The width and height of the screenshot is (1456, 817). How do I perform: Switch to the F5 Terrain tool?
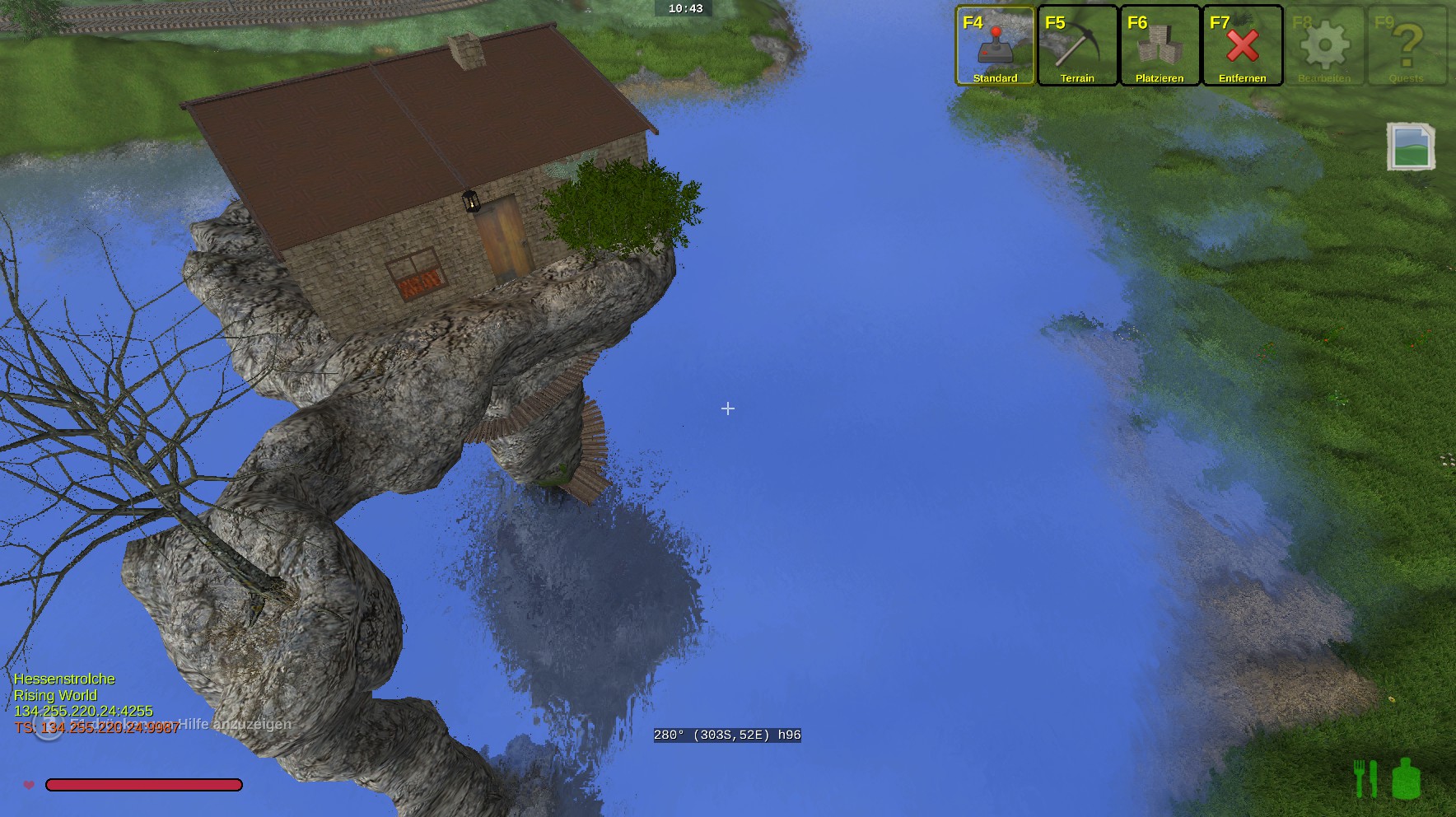click(1077, 46)
